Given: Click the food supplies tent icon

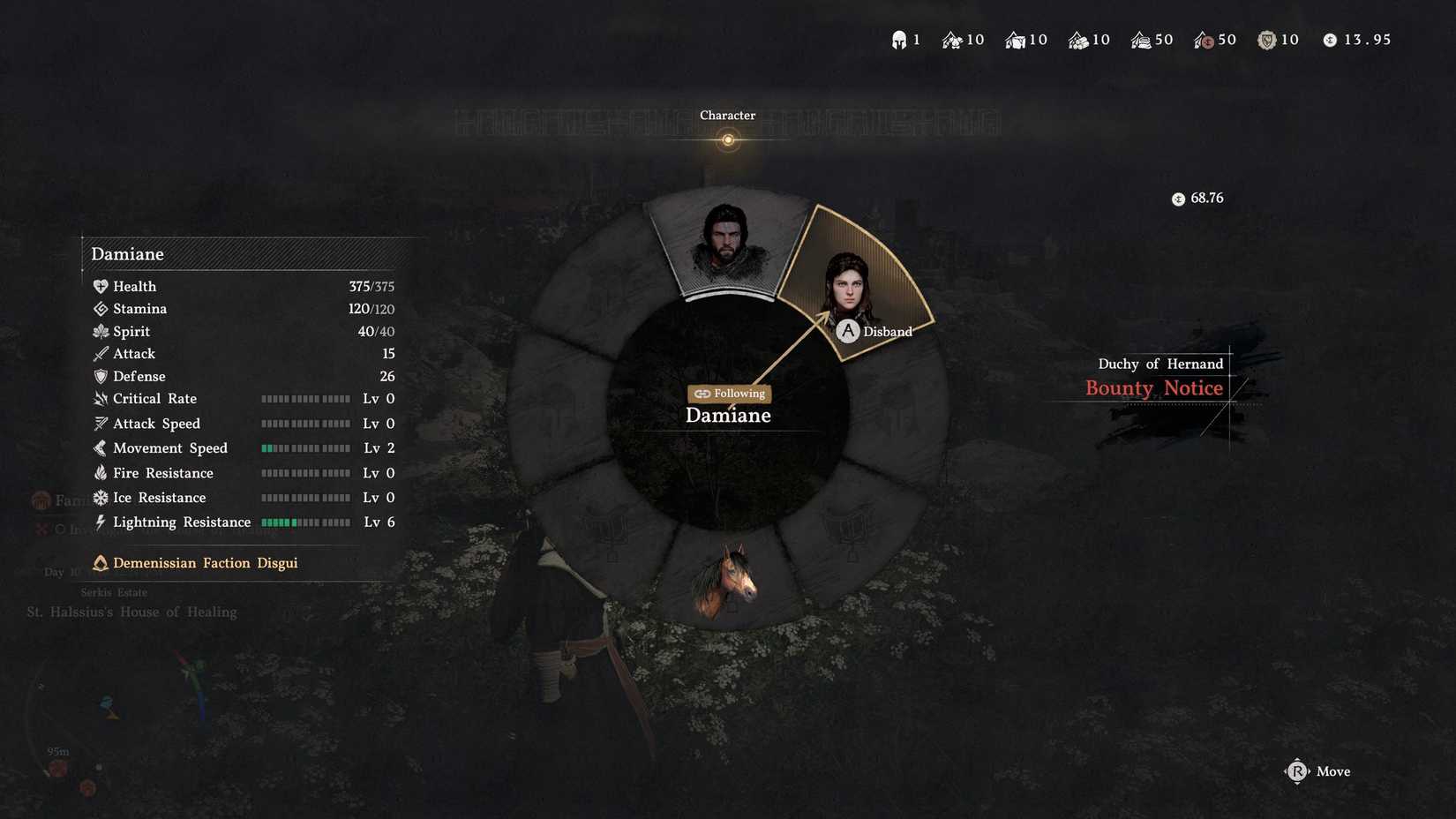Looking at the screenshot, I should click(951, 39).
